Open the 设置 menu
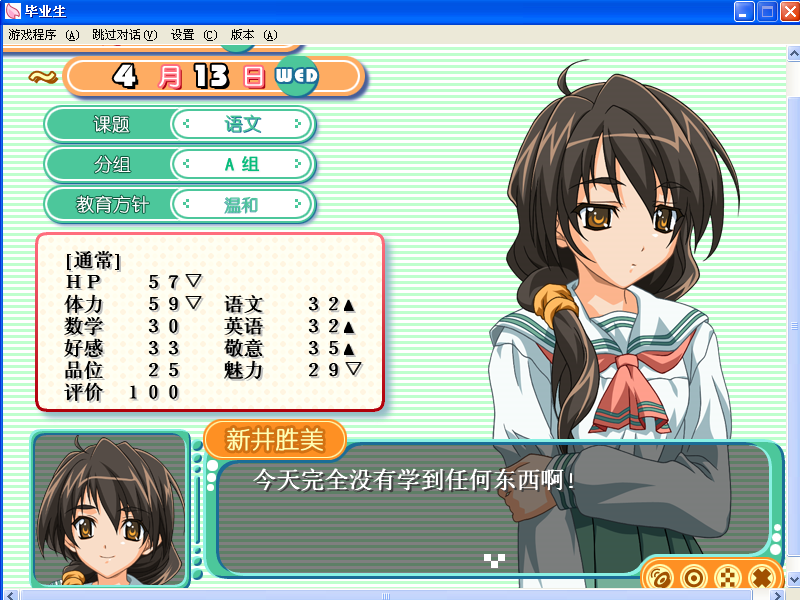 193,34
